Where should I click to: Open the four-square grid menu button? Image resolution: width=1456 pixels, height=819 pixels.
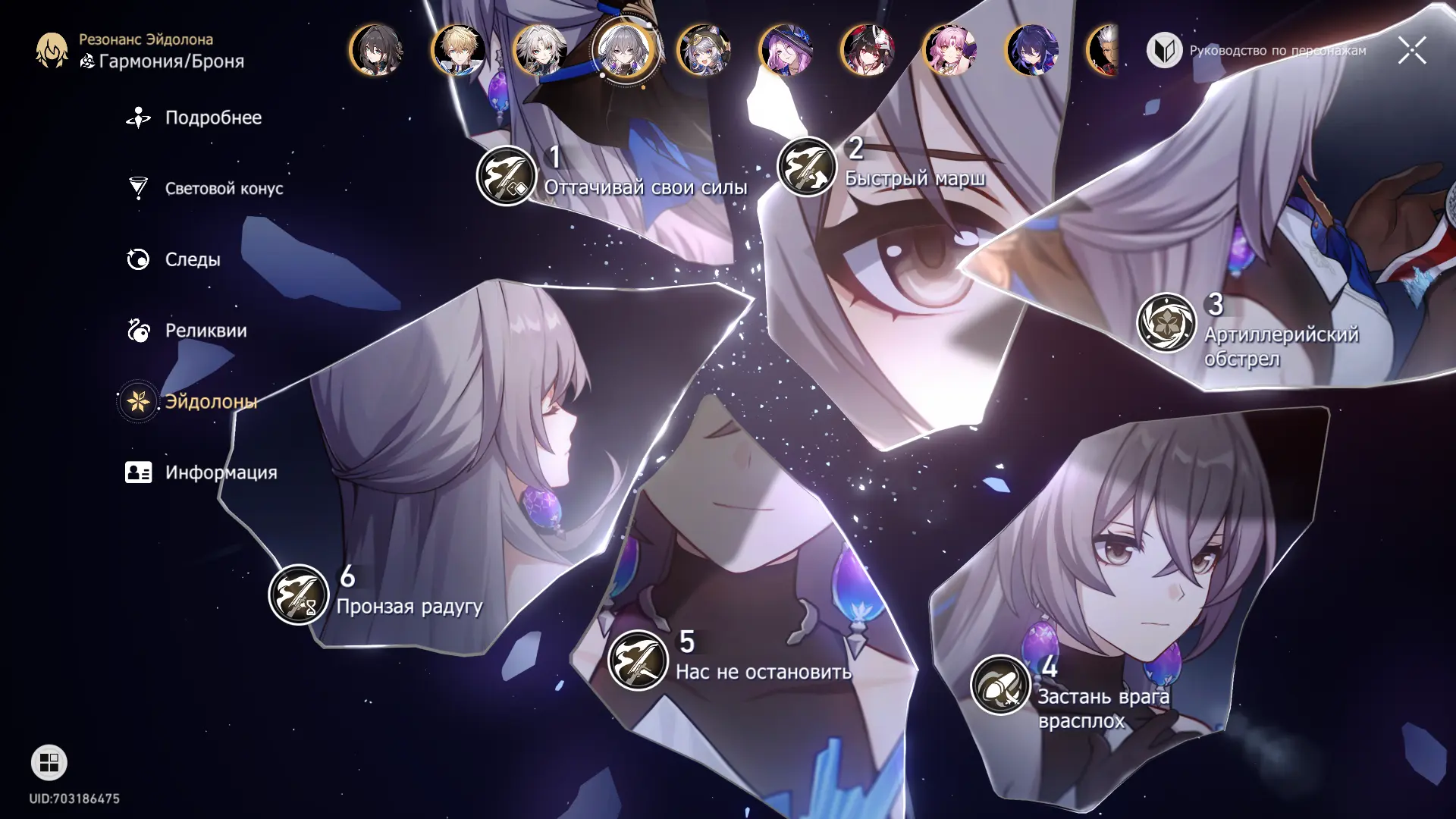click(49, 763)
